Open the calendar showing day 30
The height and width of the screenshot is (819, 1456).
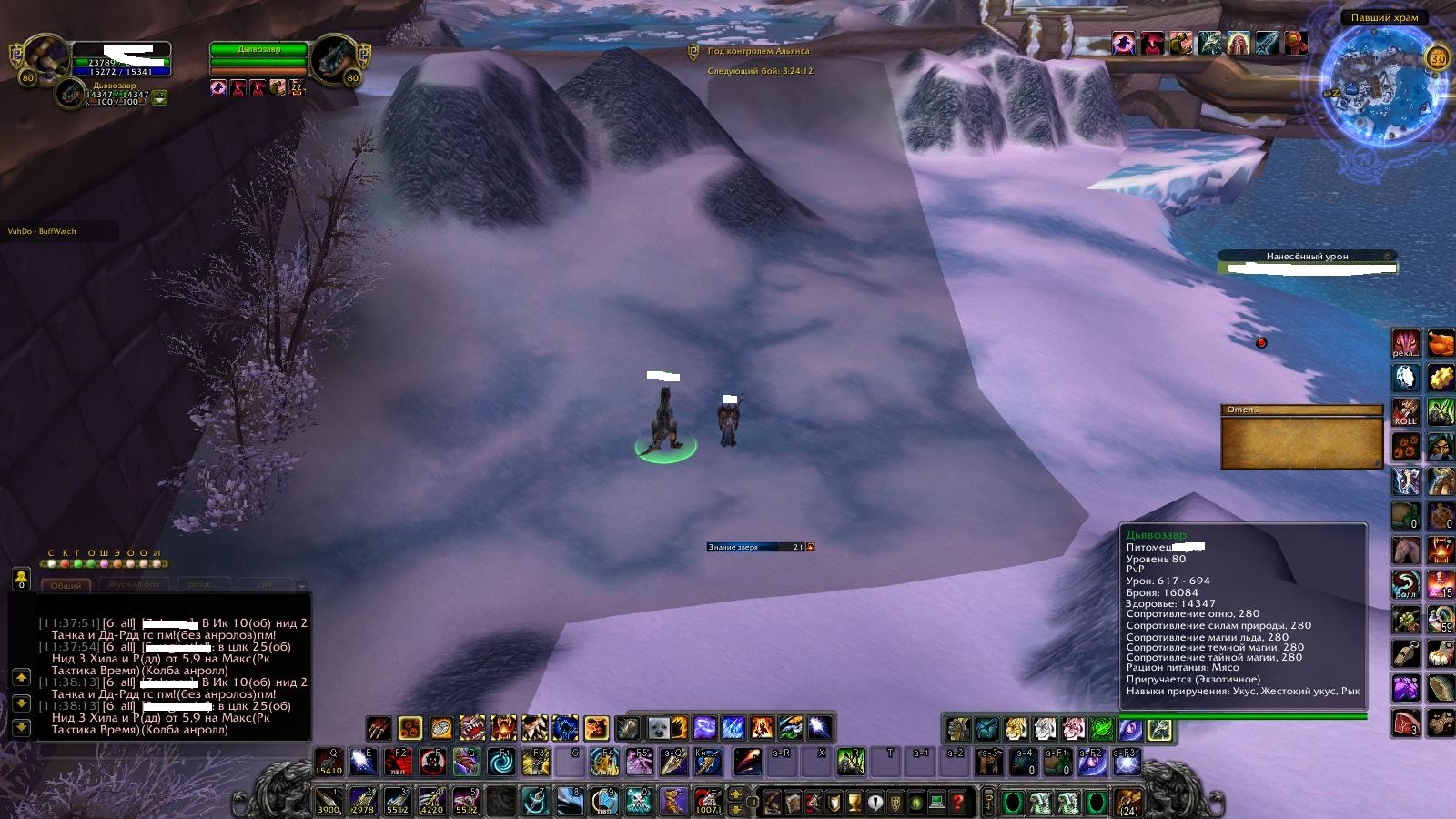tap(1438, 58)
